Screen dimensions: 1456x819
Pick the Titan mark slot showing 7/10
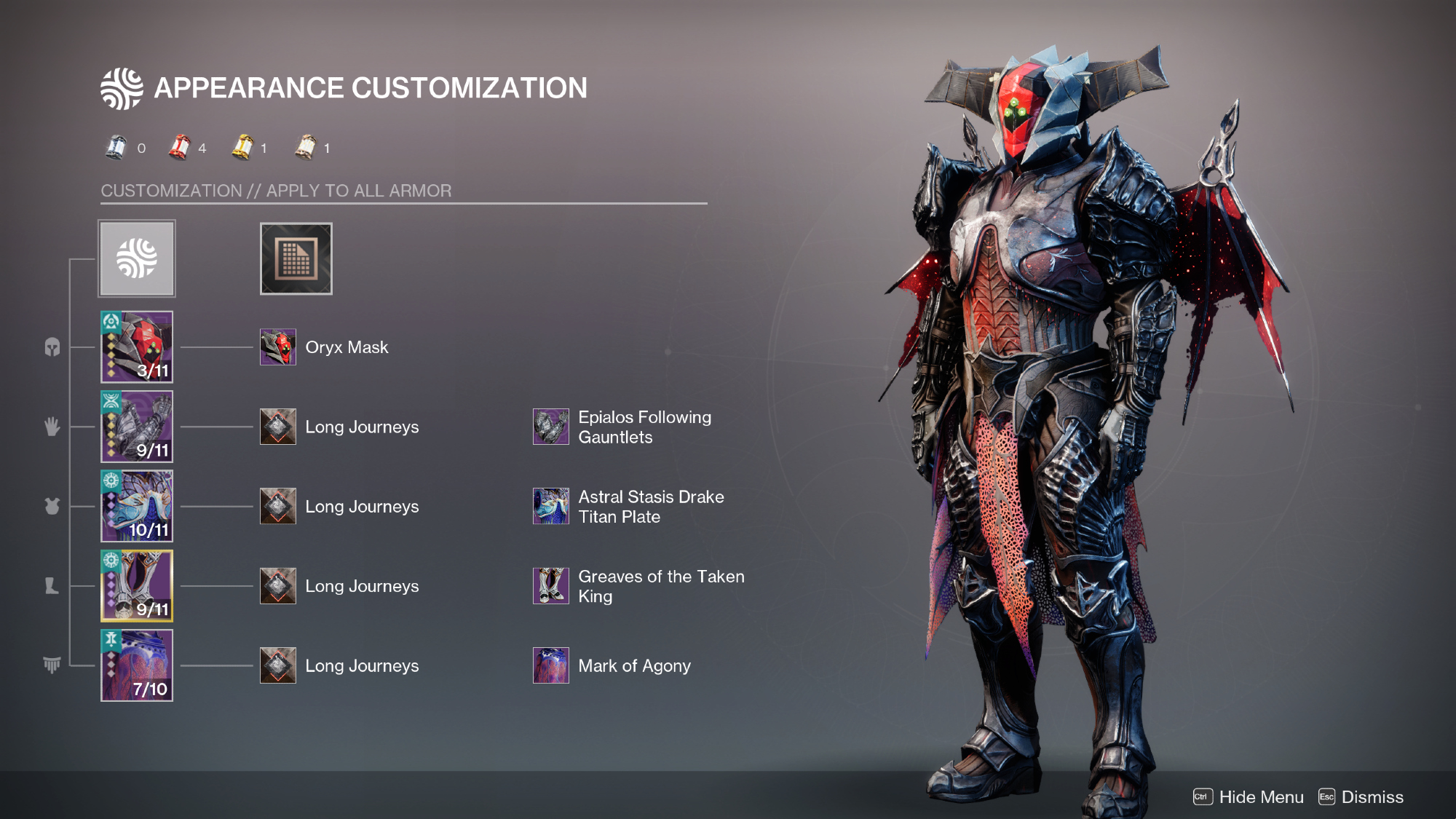coord(137,665)
